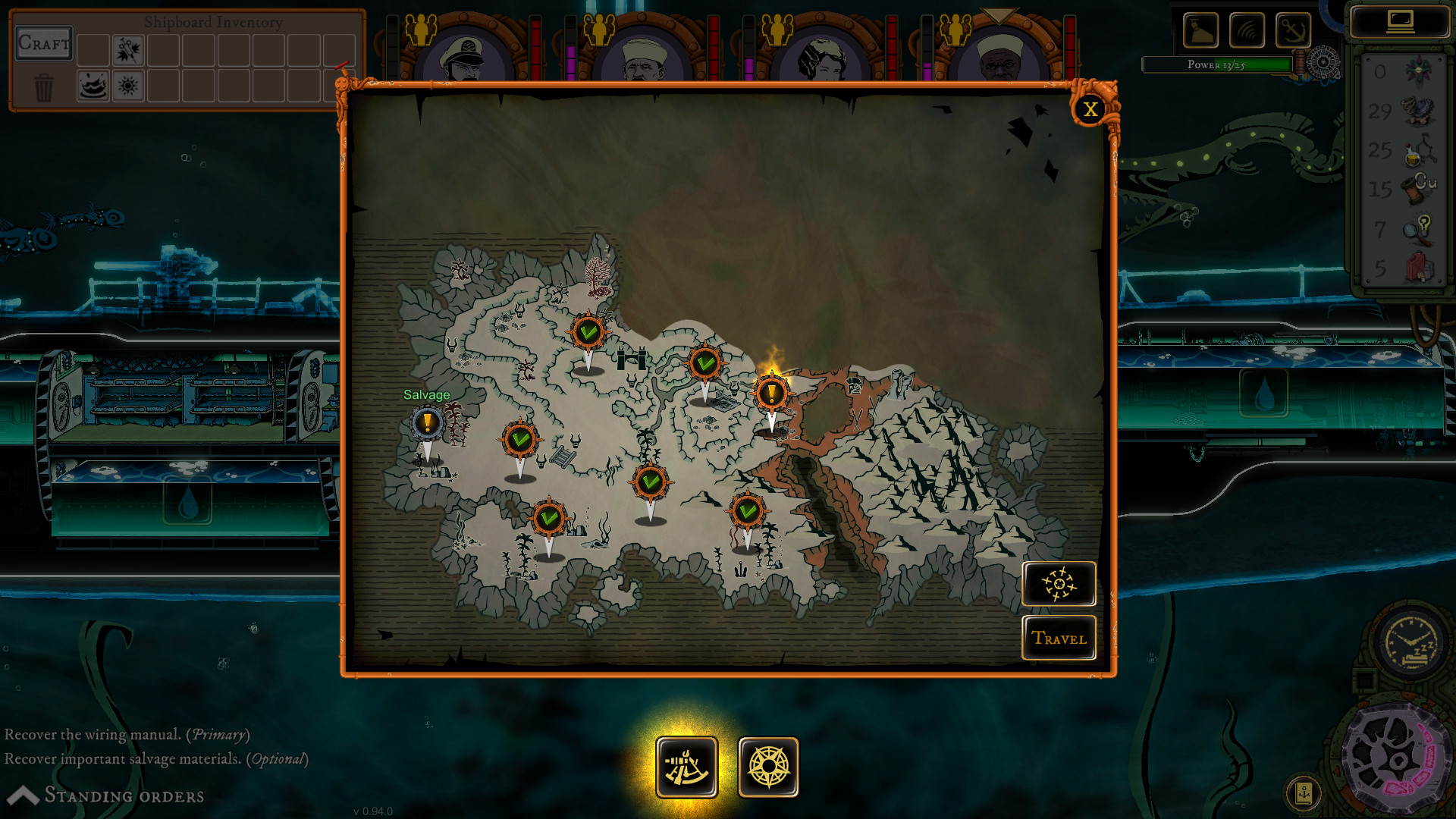This screenshot has width=1456, height=819.
Task: Click the magnifying glass research resource icon
Action: (1415, 231)
